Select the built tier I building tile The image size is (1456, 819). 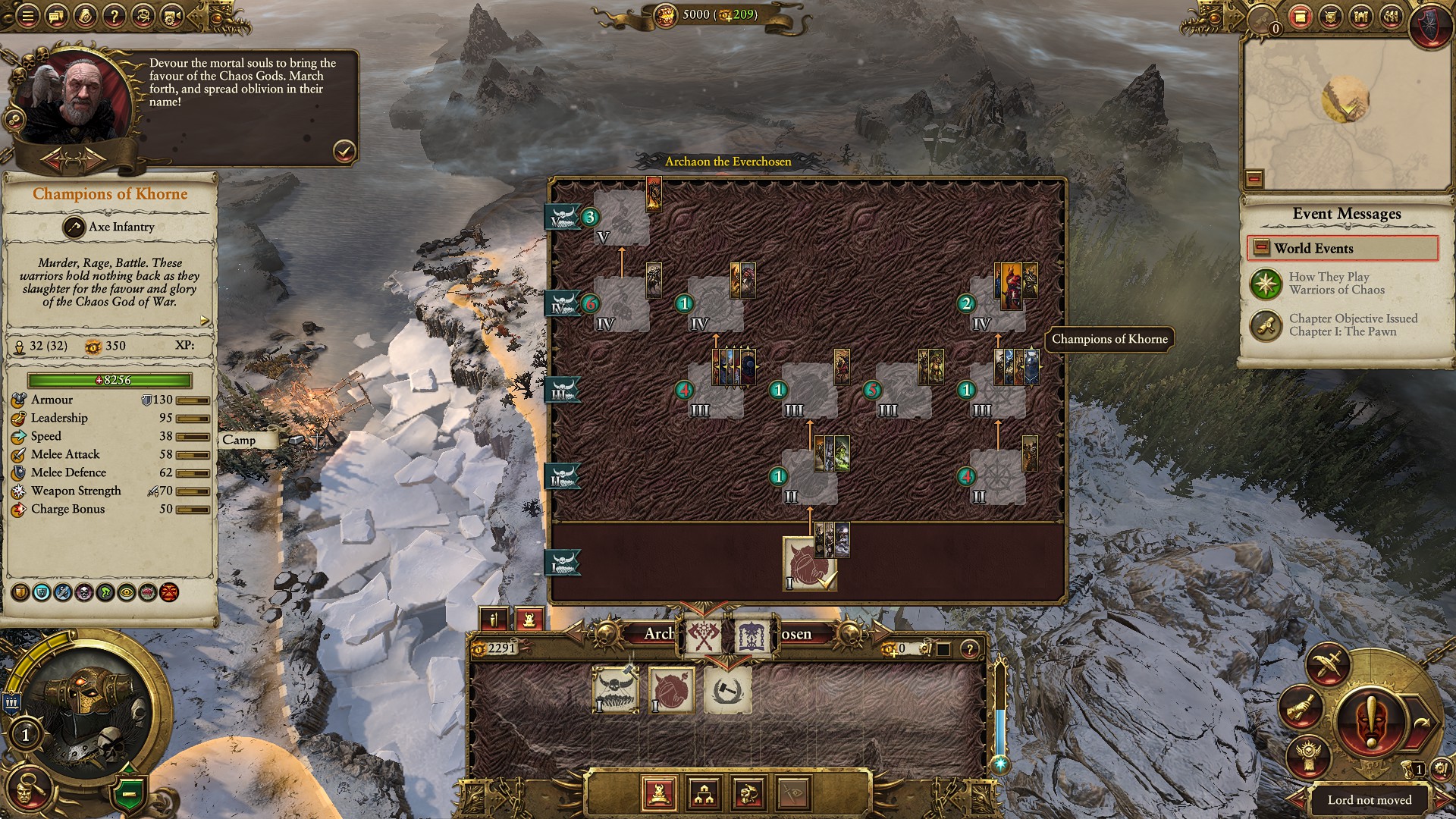[808, 564]
